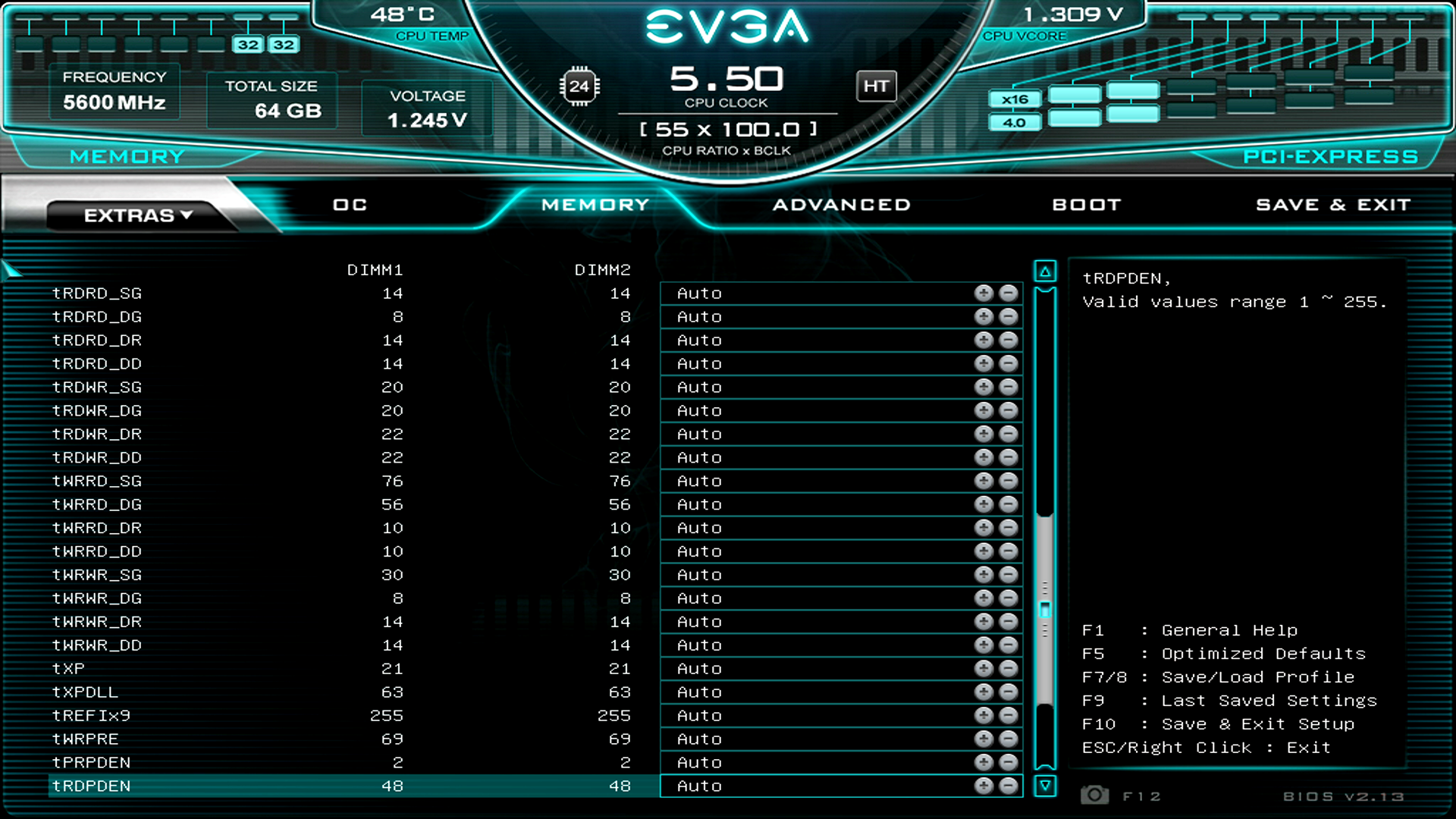Click the EVGA logo
The height and width of the screenshot is (819, 1456).
[x=728, y=28]
